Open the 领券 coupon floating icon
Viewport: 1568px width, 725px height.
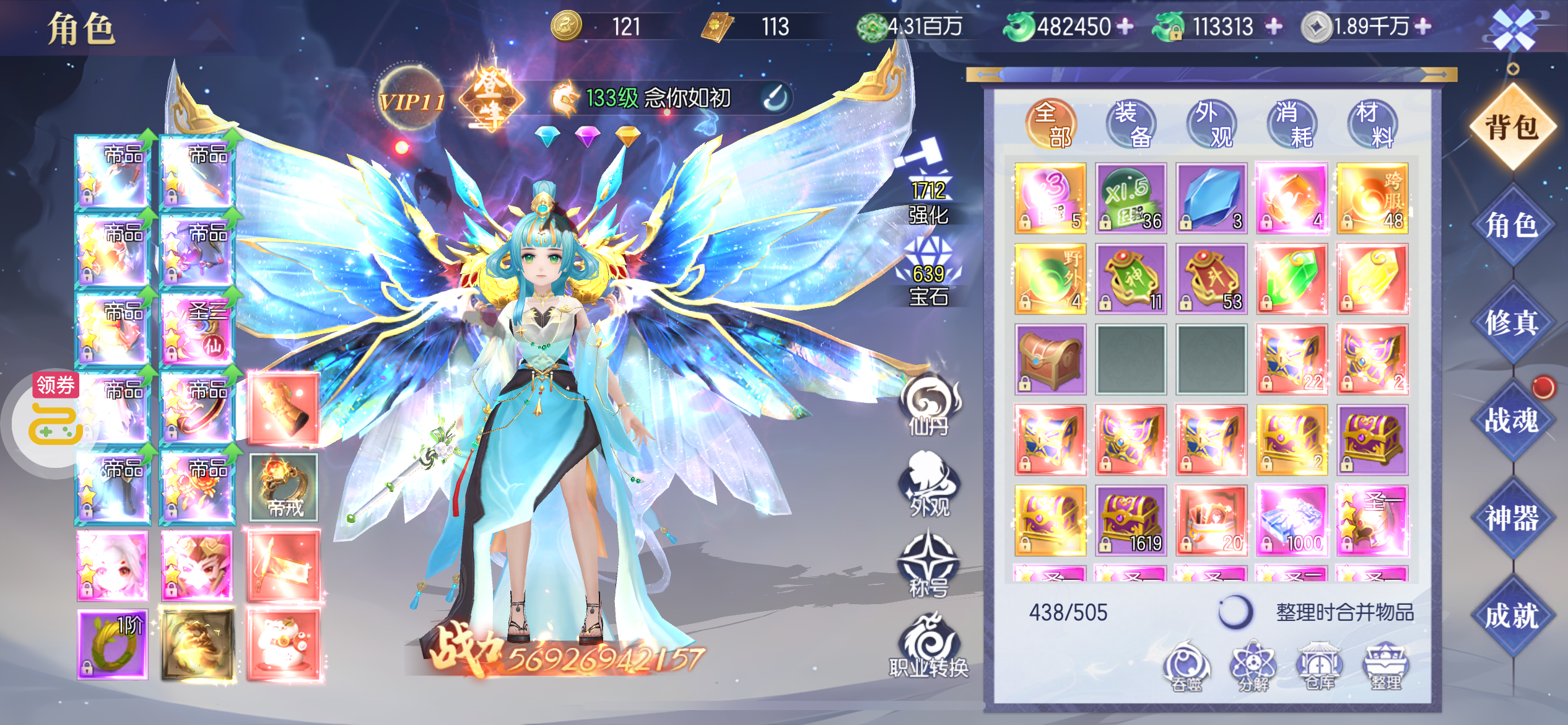[x=56, y=415]
